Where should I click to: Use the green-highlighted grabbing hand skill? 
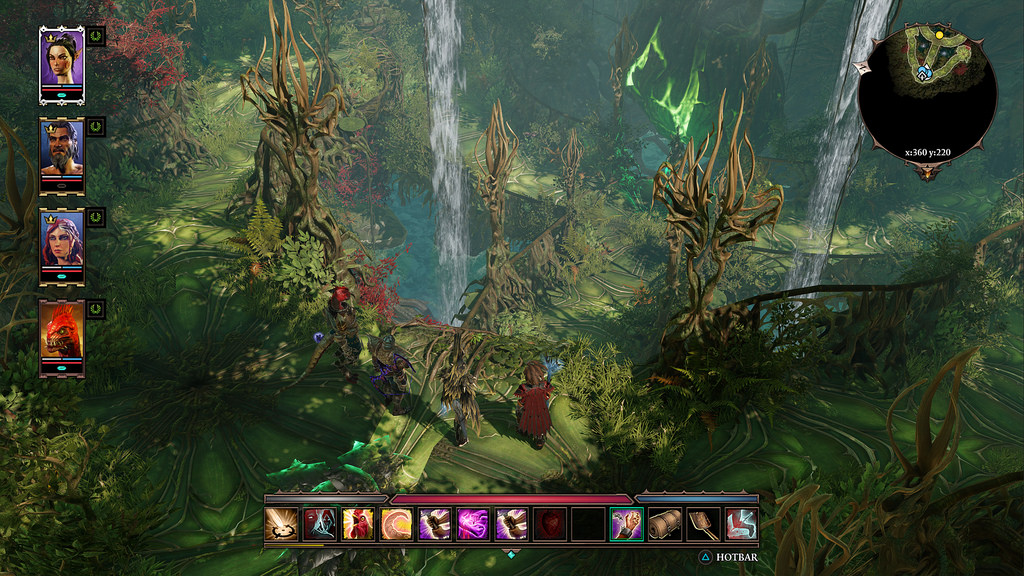click(626, 524)
